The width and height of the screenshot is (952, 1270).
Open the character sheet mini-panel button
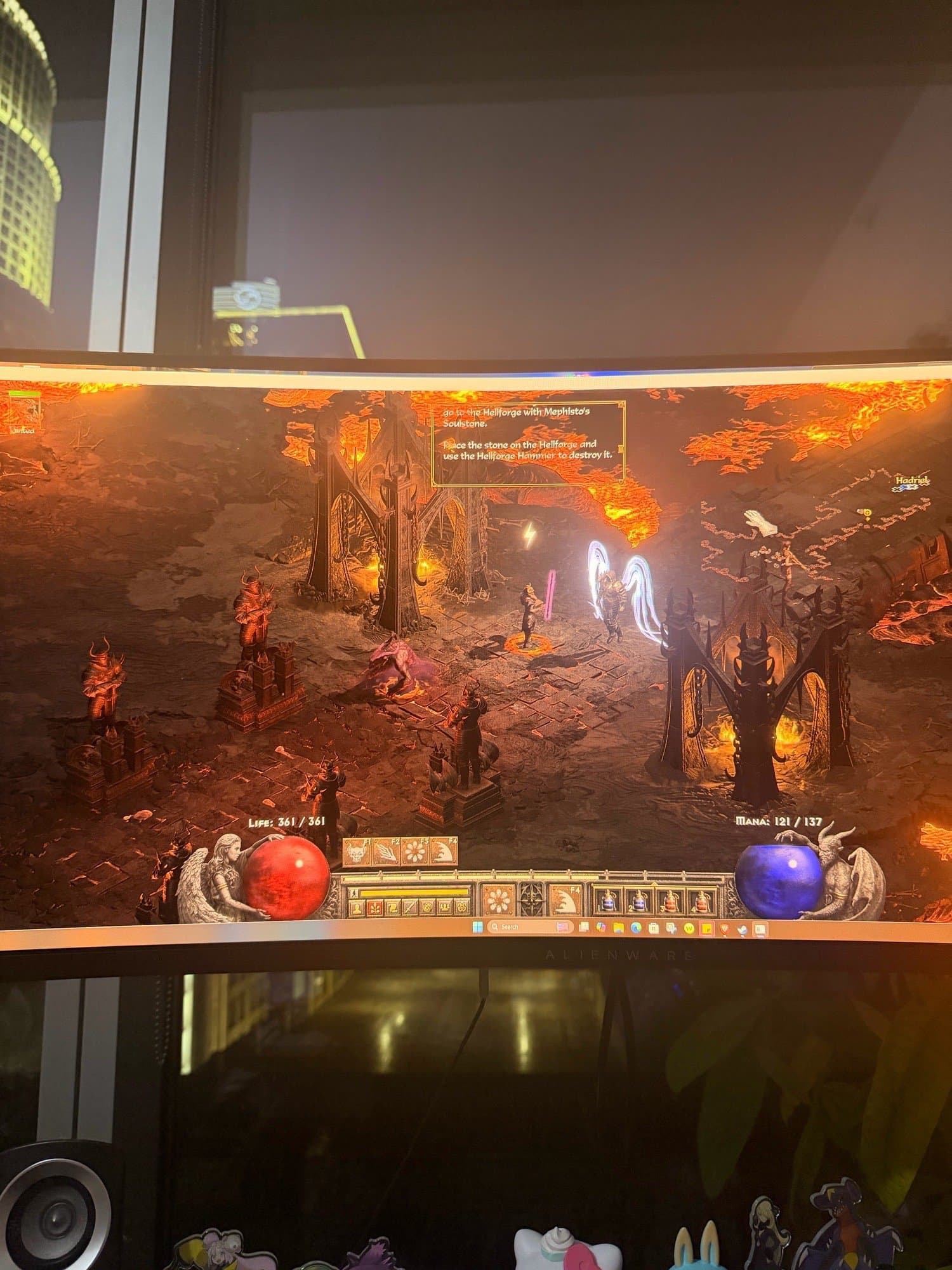point(359,907)
